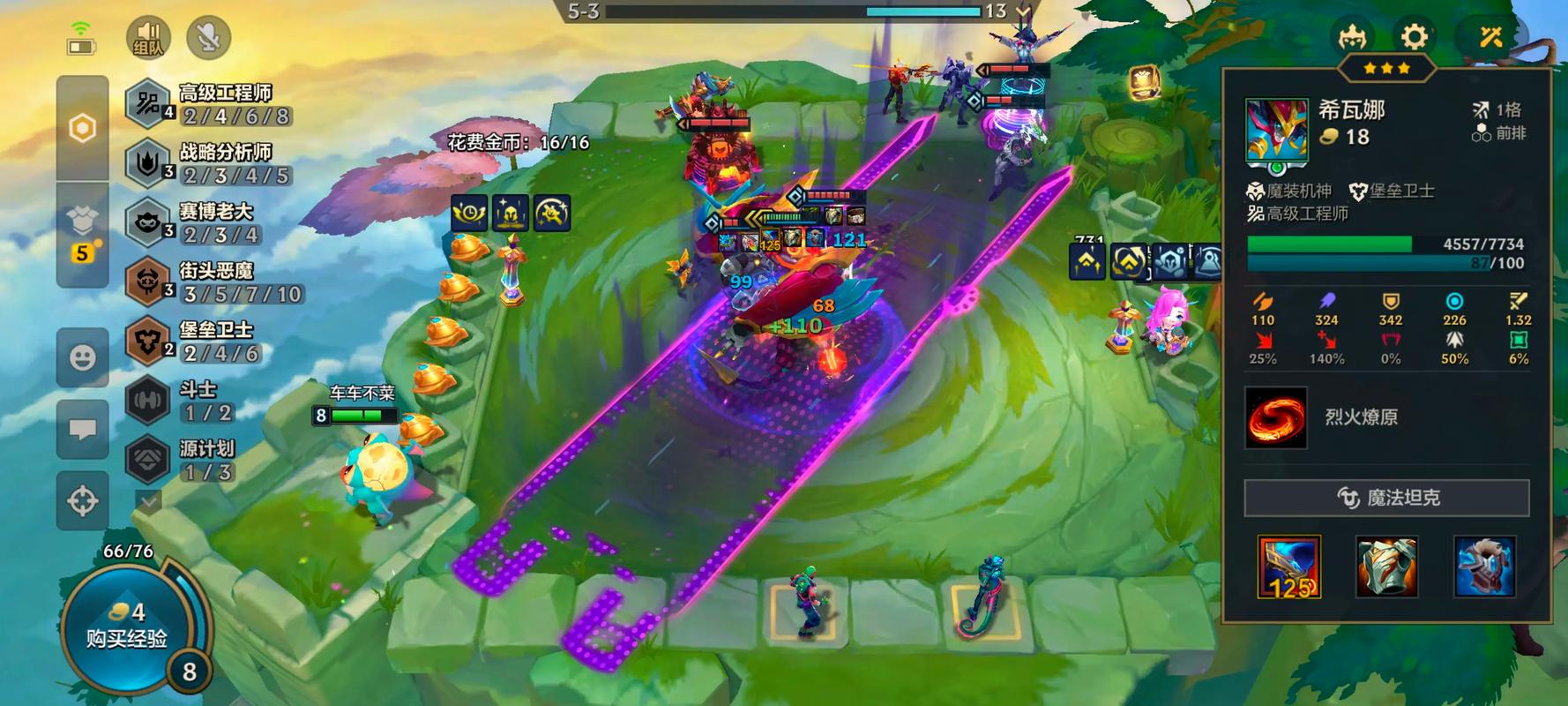Select the 高级工程师 trait row
1568x706 pixels.
tap(212, 104)
